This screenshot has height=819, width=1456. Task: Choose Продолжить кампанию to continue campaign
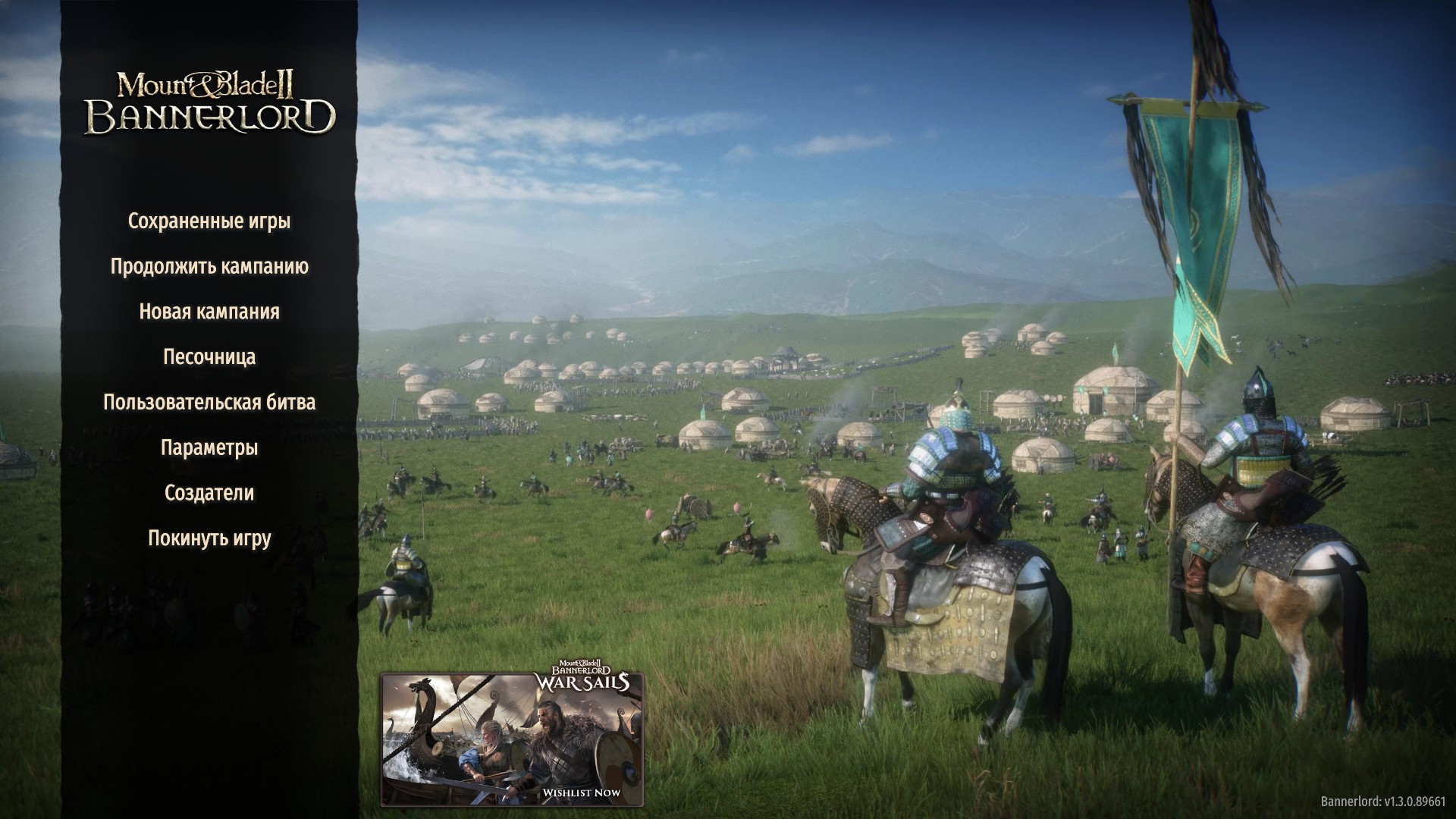(209, 267)
